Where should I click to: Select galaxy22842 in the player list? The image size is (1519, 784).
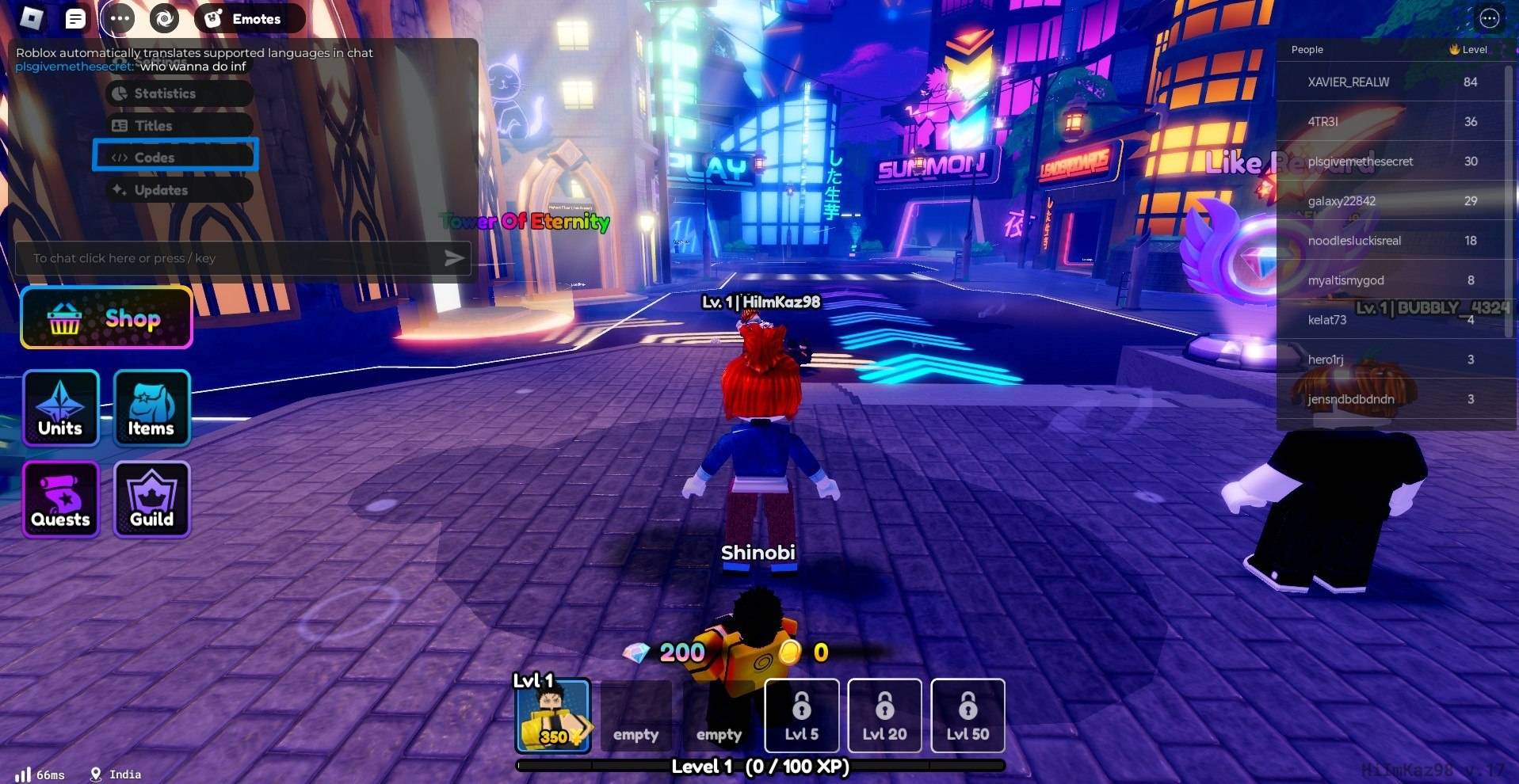pyautogui.click(x=1342, y=201)
